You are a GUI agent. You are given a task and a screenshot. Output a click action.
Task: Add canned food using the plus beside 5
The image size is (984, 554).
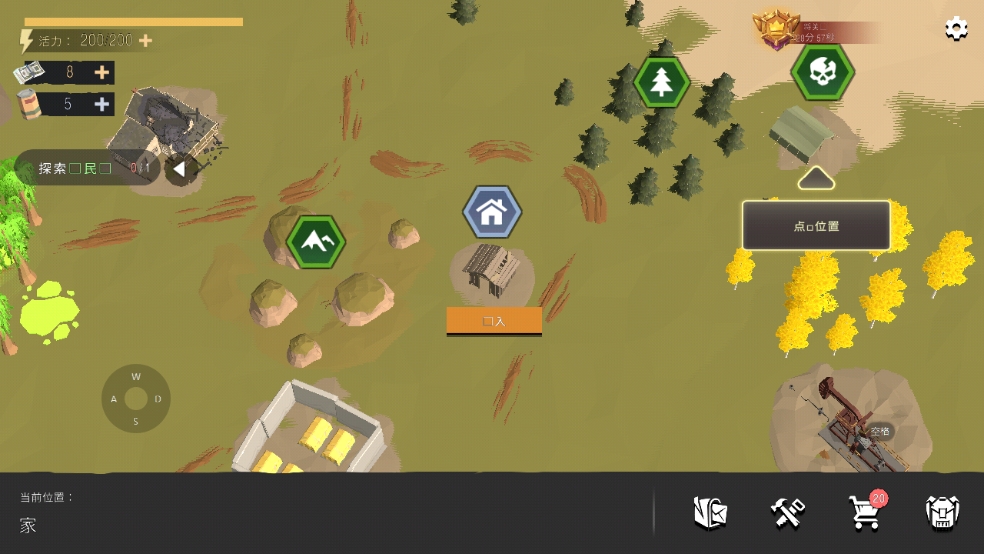pyautogui.click(x=102, y=104)
